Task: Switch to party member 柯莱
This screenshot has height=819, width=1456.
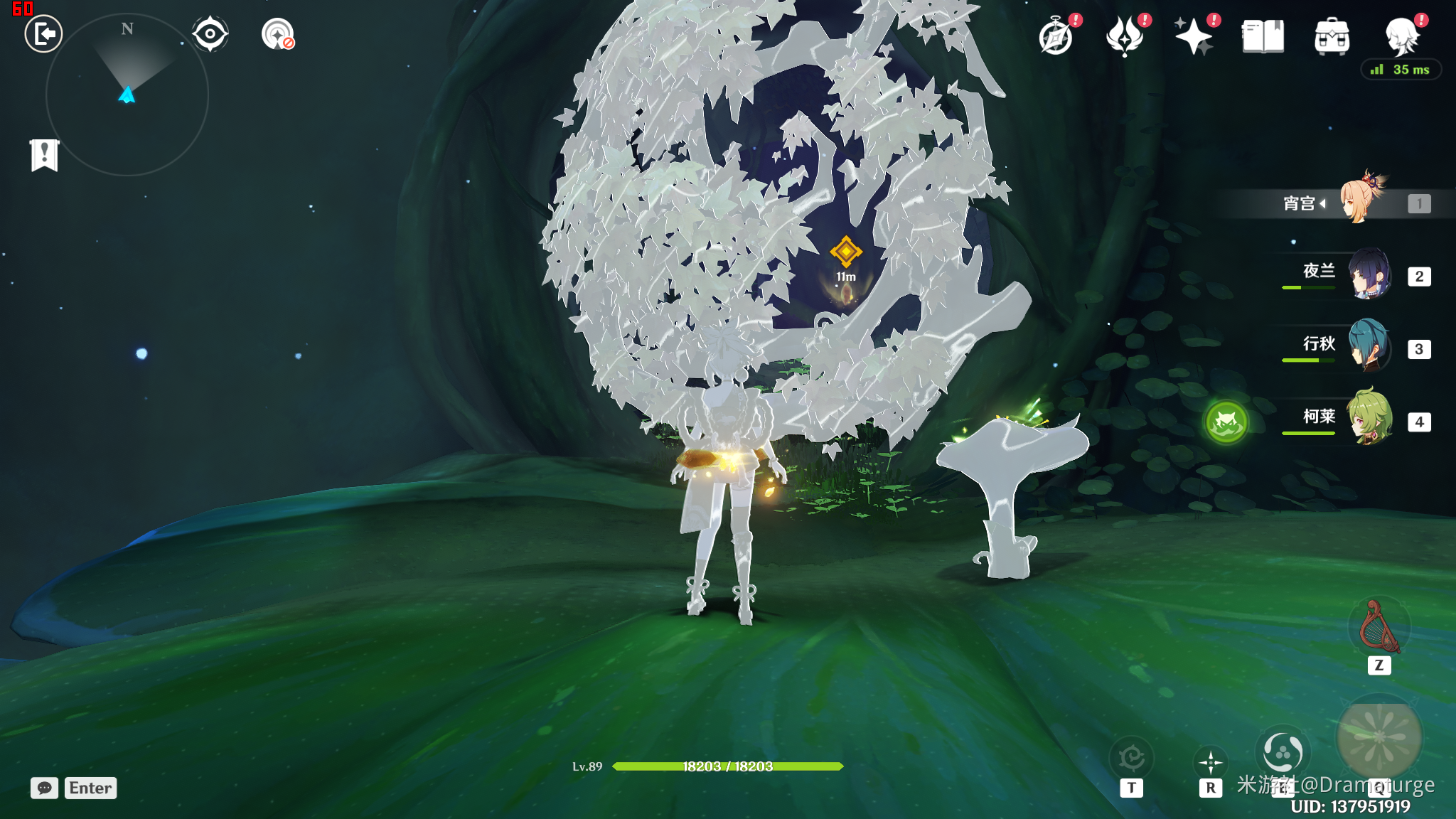Action: 1368,419
